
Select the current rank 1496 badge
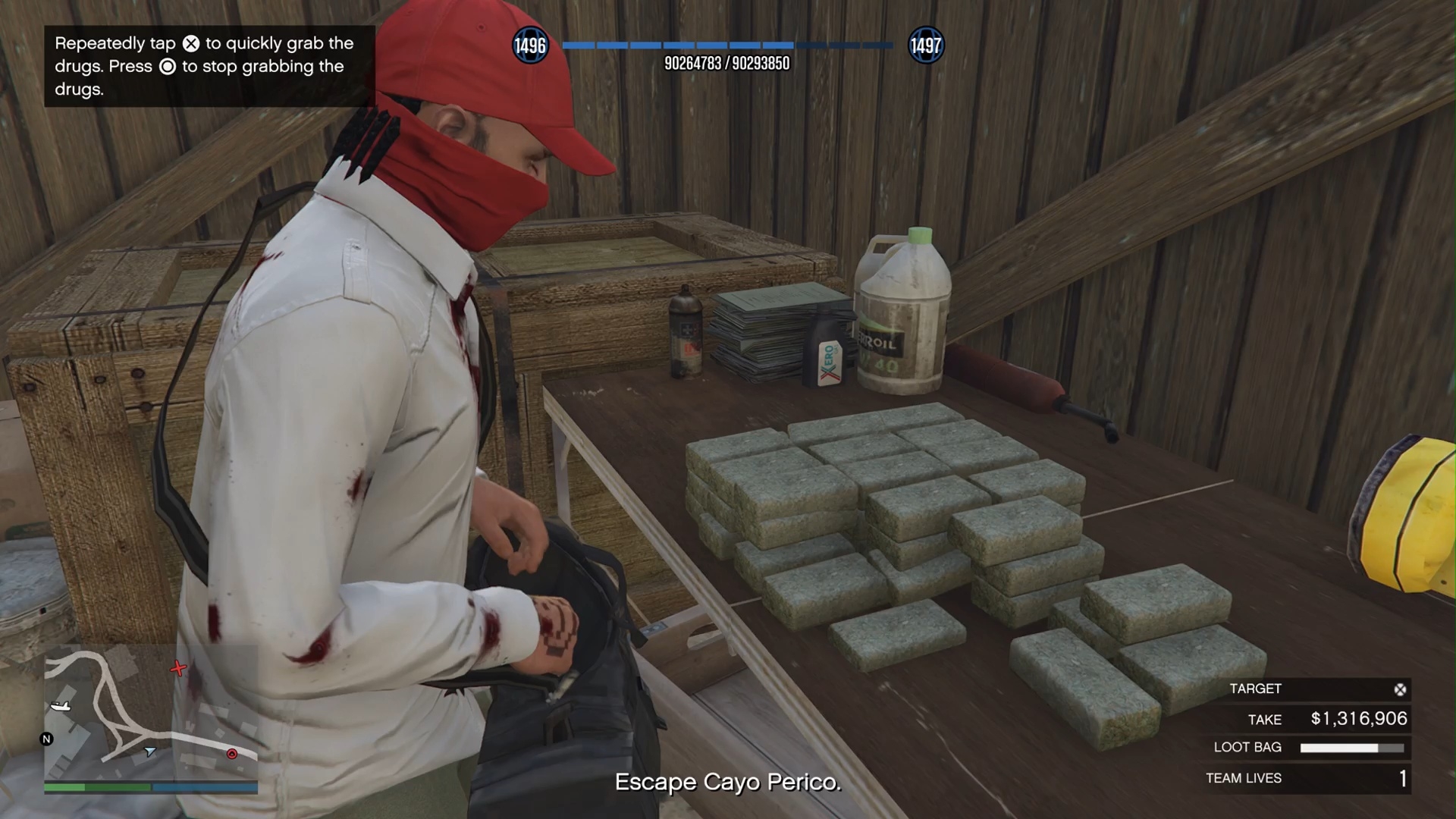click(530, 45)
